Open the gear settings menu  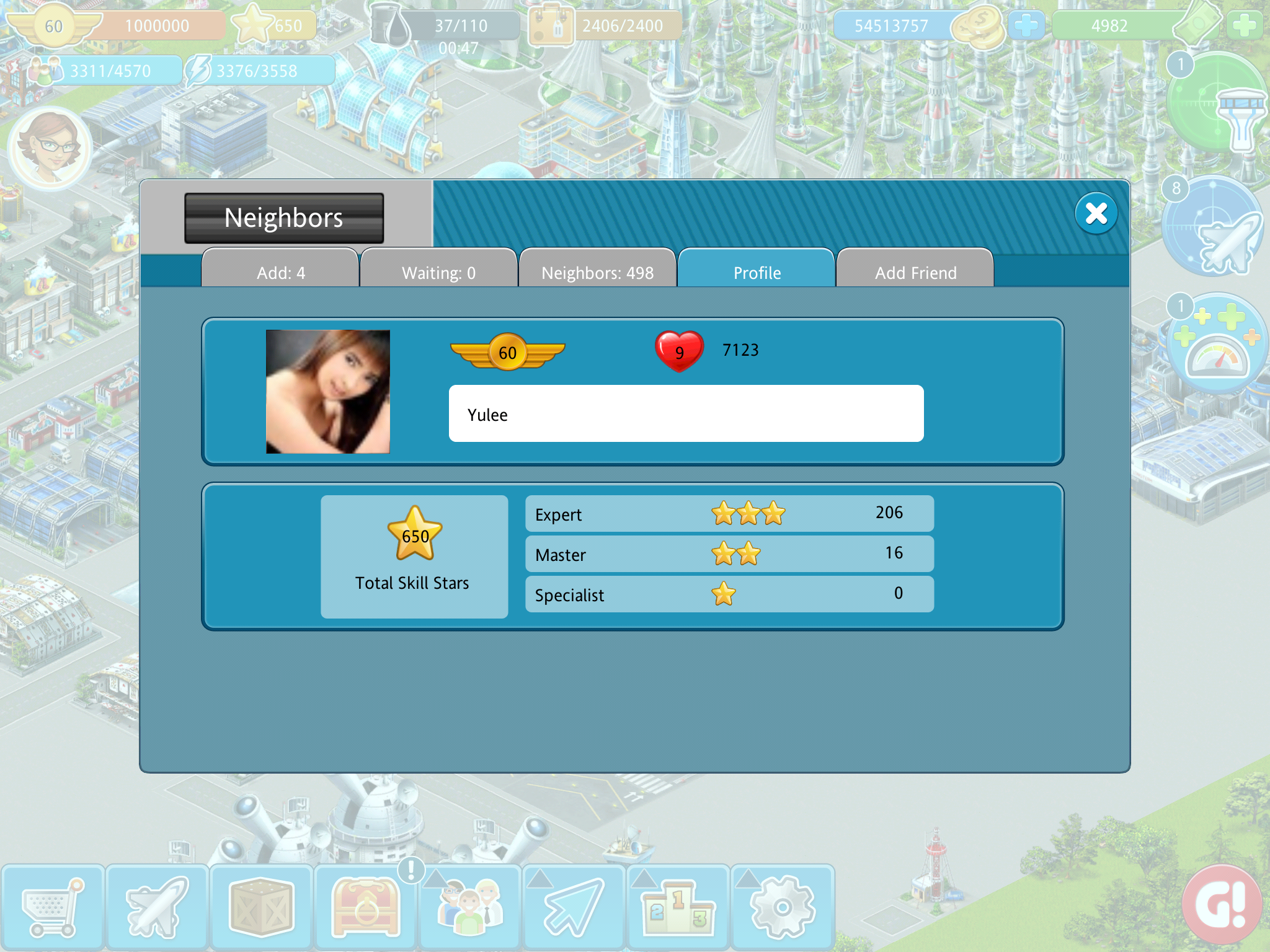tap(783, 907)
